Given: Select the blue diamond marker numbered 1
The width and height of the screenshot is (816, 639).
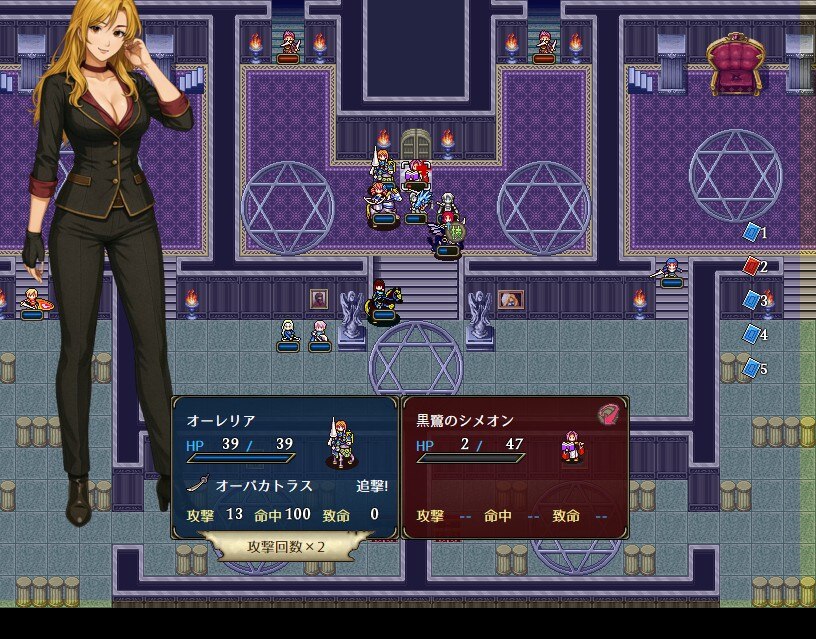Looking at the screenshot, I should [752, 232].
